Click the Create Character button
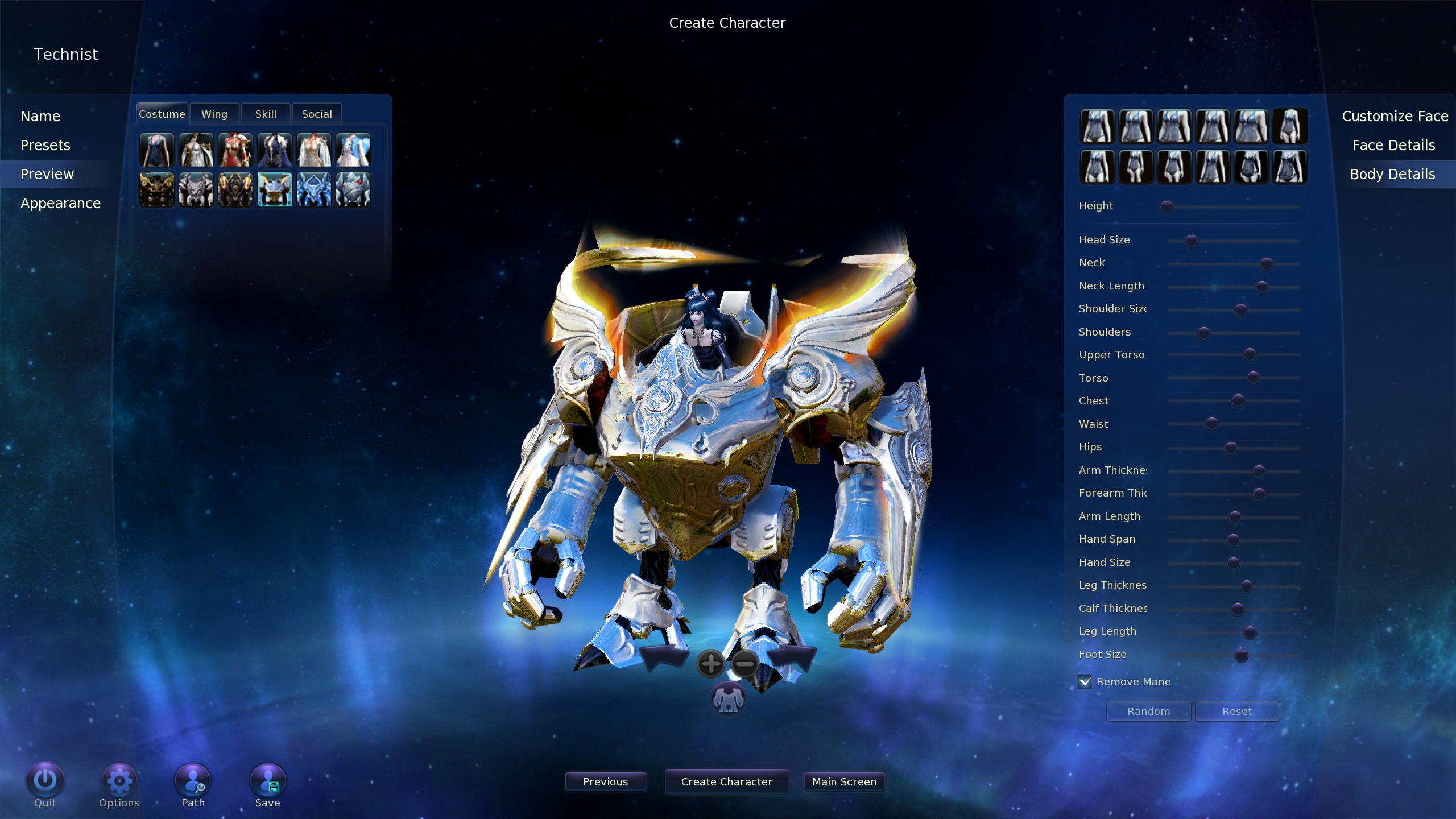1456x819 pixels. (726, 782)
